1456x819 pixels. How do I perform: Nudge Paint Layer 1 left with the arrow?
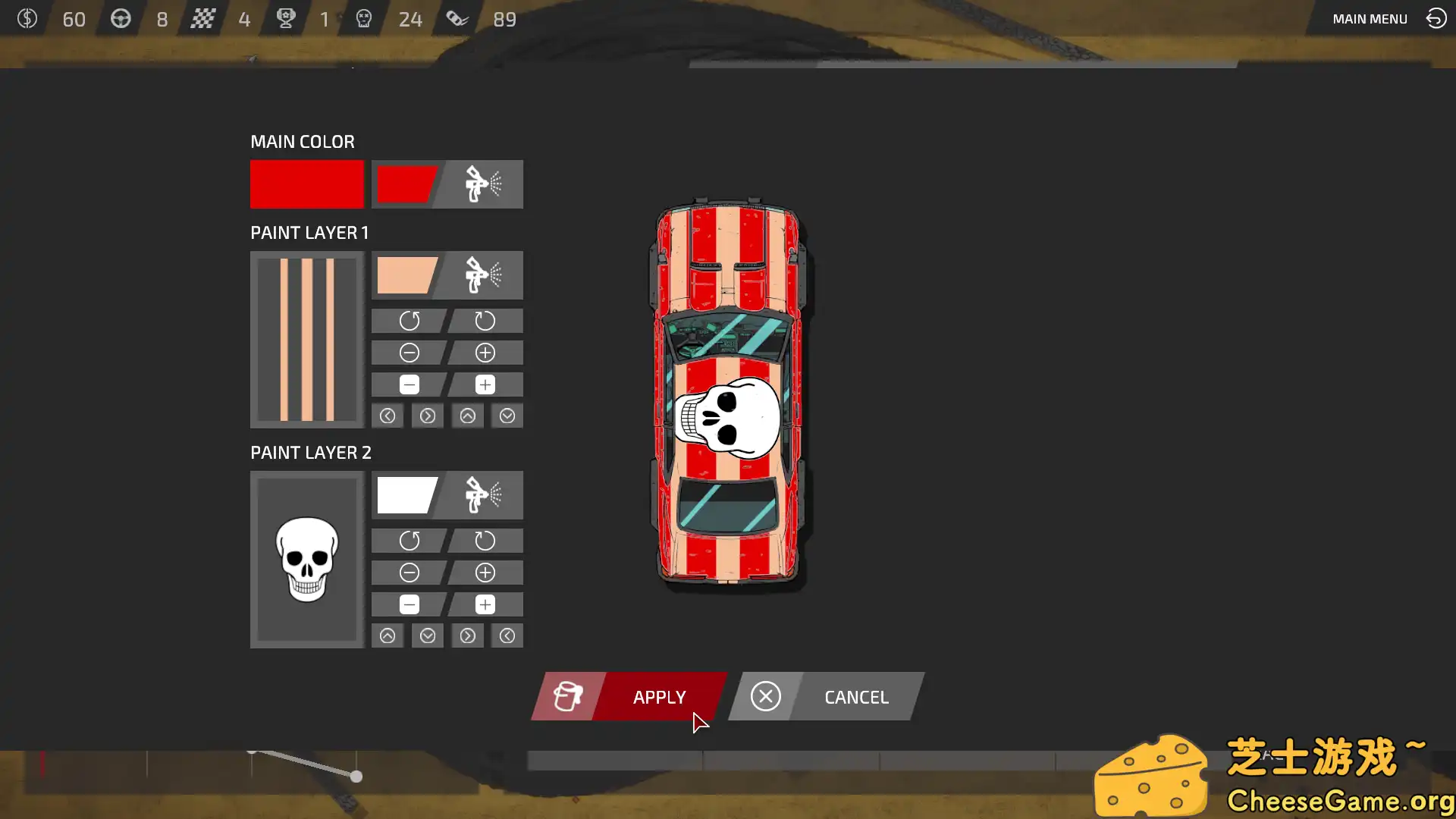pos(388,416)
